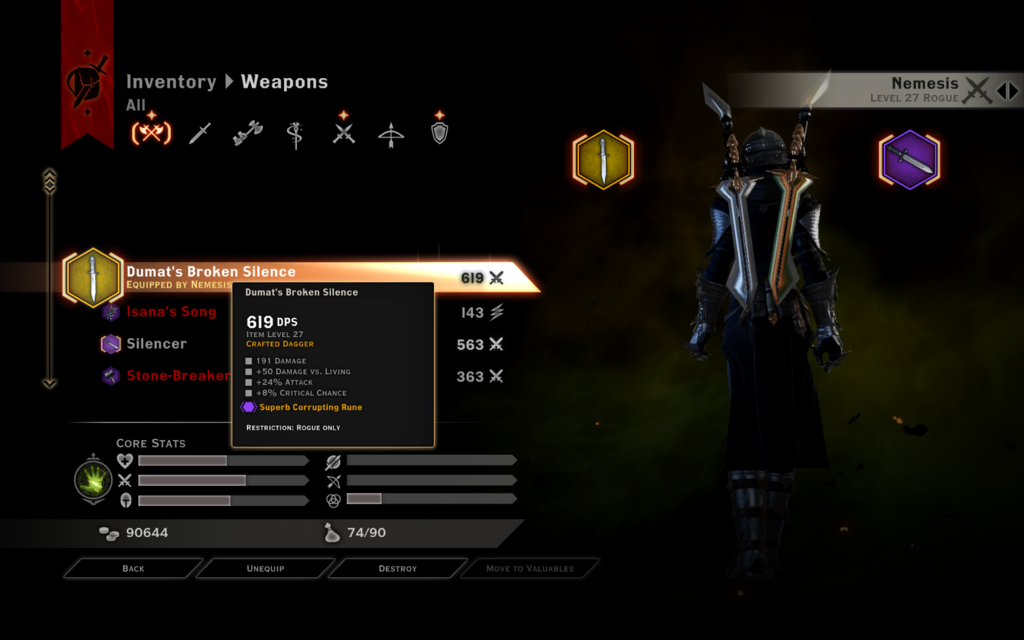This screenshot has width=1024, height=640.
Task: Go back with the Back button
Action: click(133, 568)
